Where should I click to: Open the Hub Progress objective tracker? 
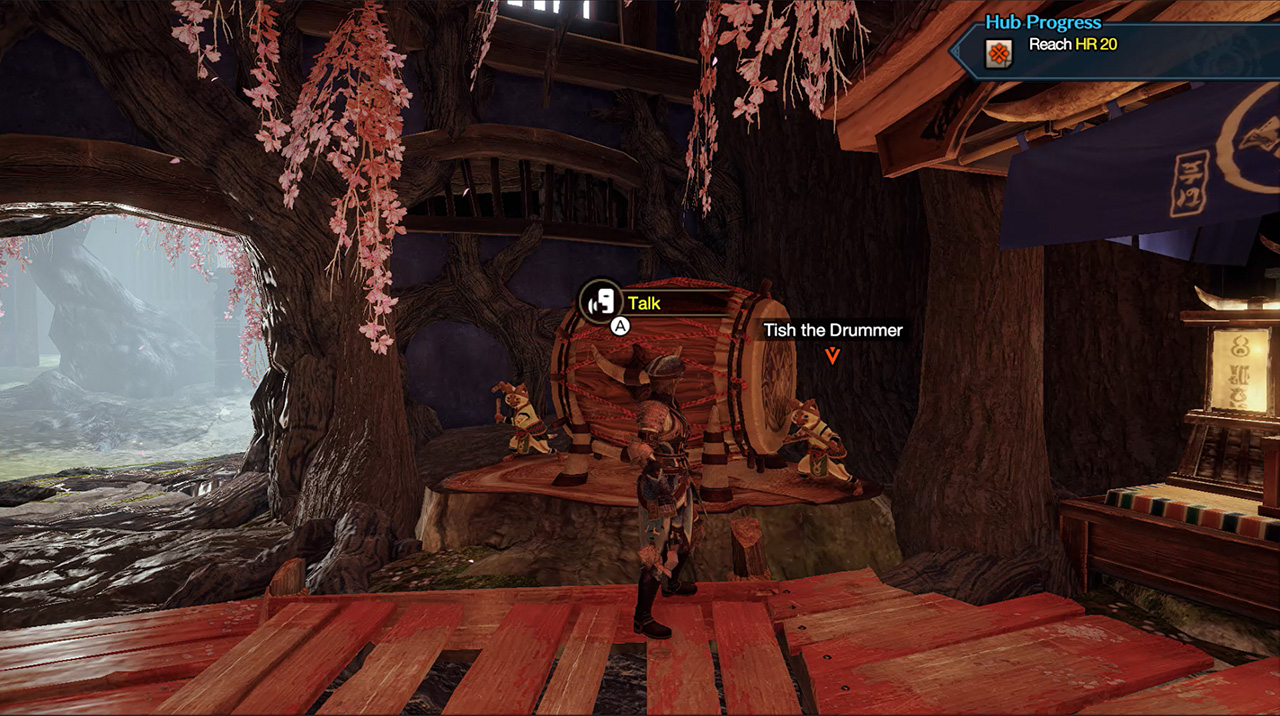pyautogui.click(x=1043, y=22)
